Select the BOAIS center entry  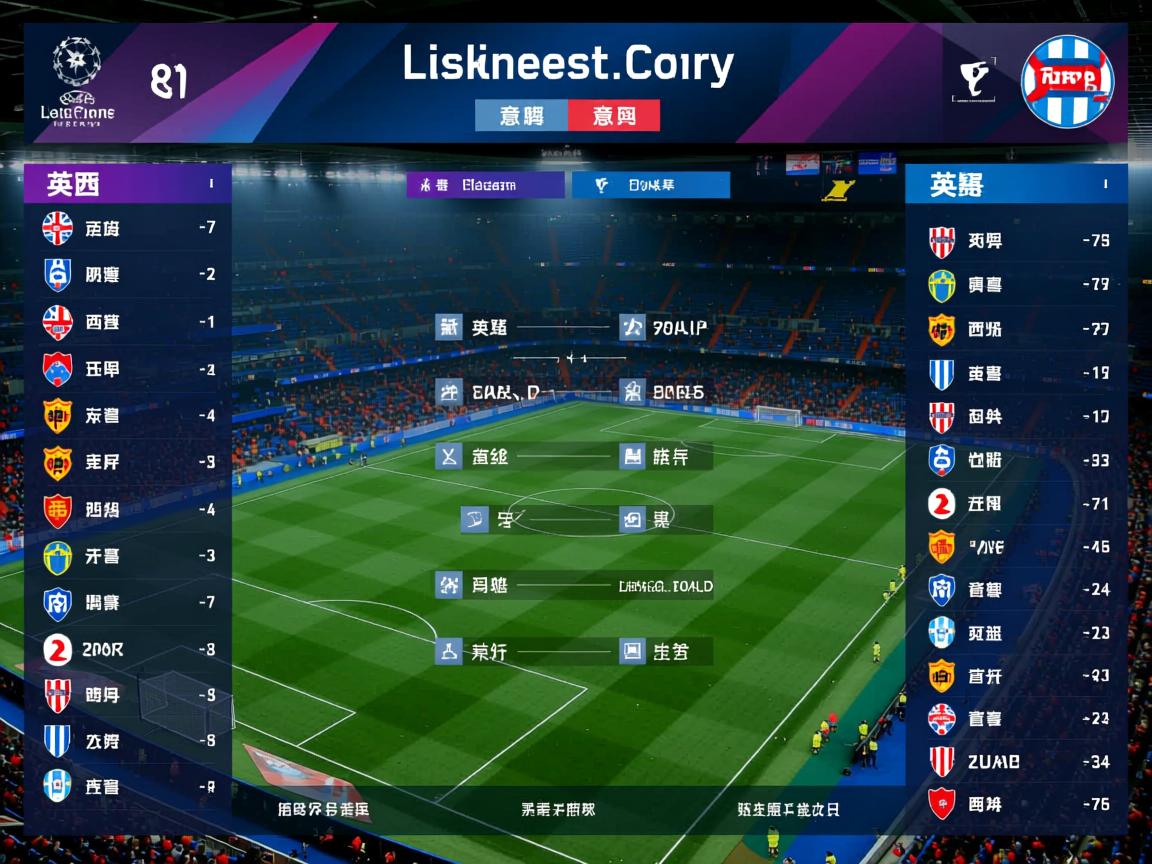tap(665, 392)
